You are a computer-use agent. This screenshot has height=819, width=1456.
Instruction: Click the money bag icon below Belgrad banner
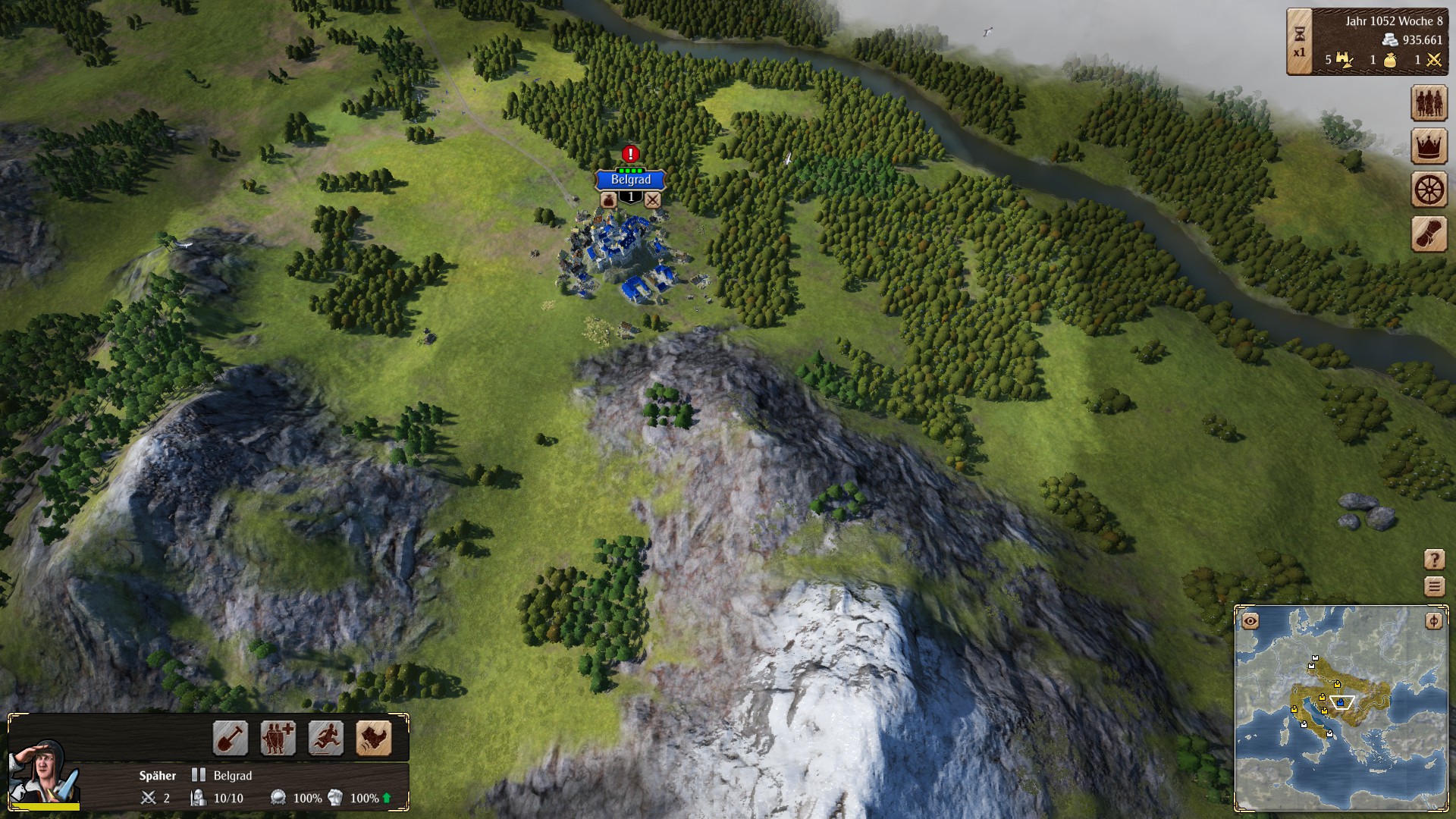point(609,199)
